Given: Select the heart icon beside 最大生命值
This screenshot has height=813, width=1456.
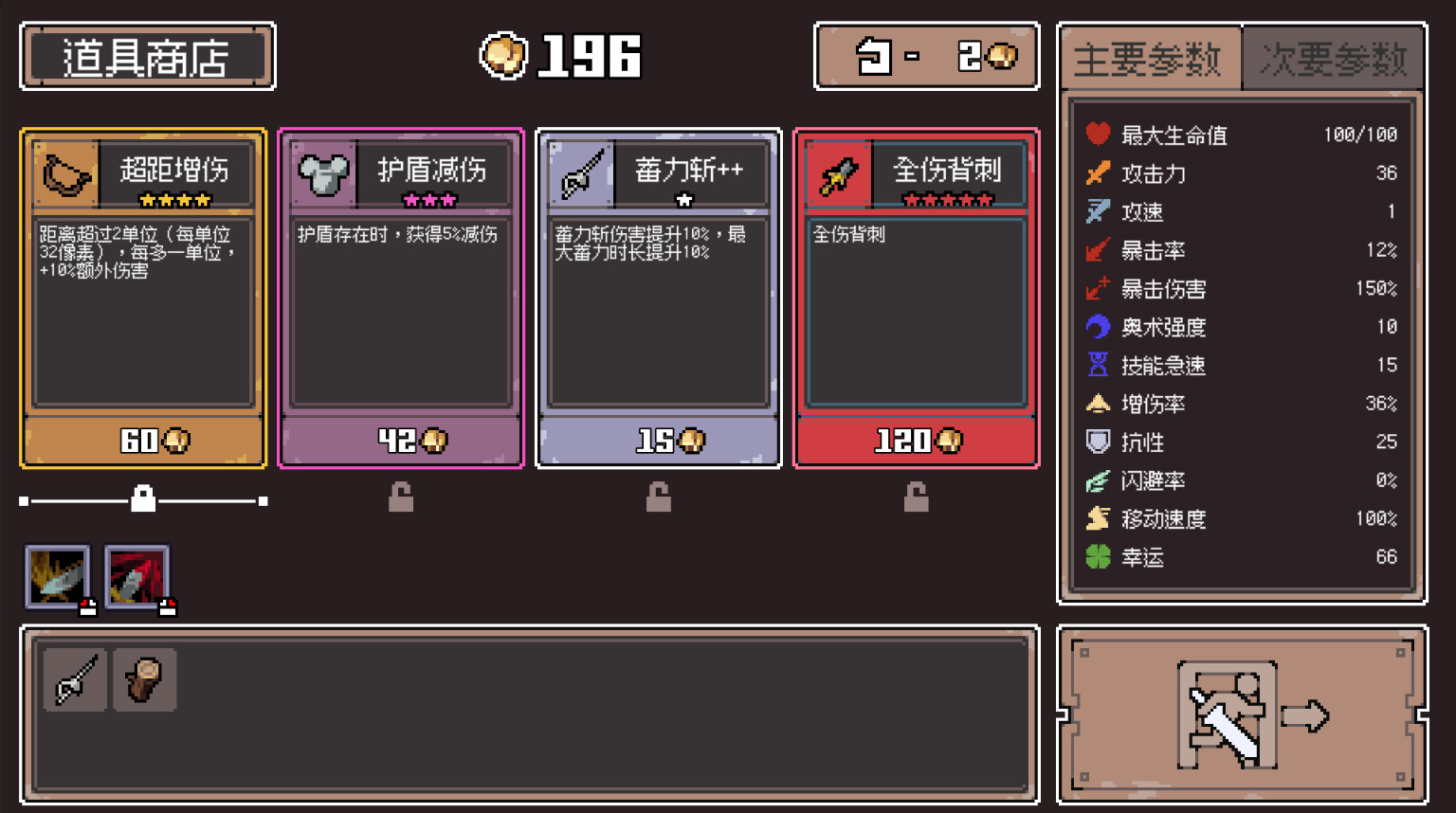Looking at the screenshot, I should (1097, 135).
